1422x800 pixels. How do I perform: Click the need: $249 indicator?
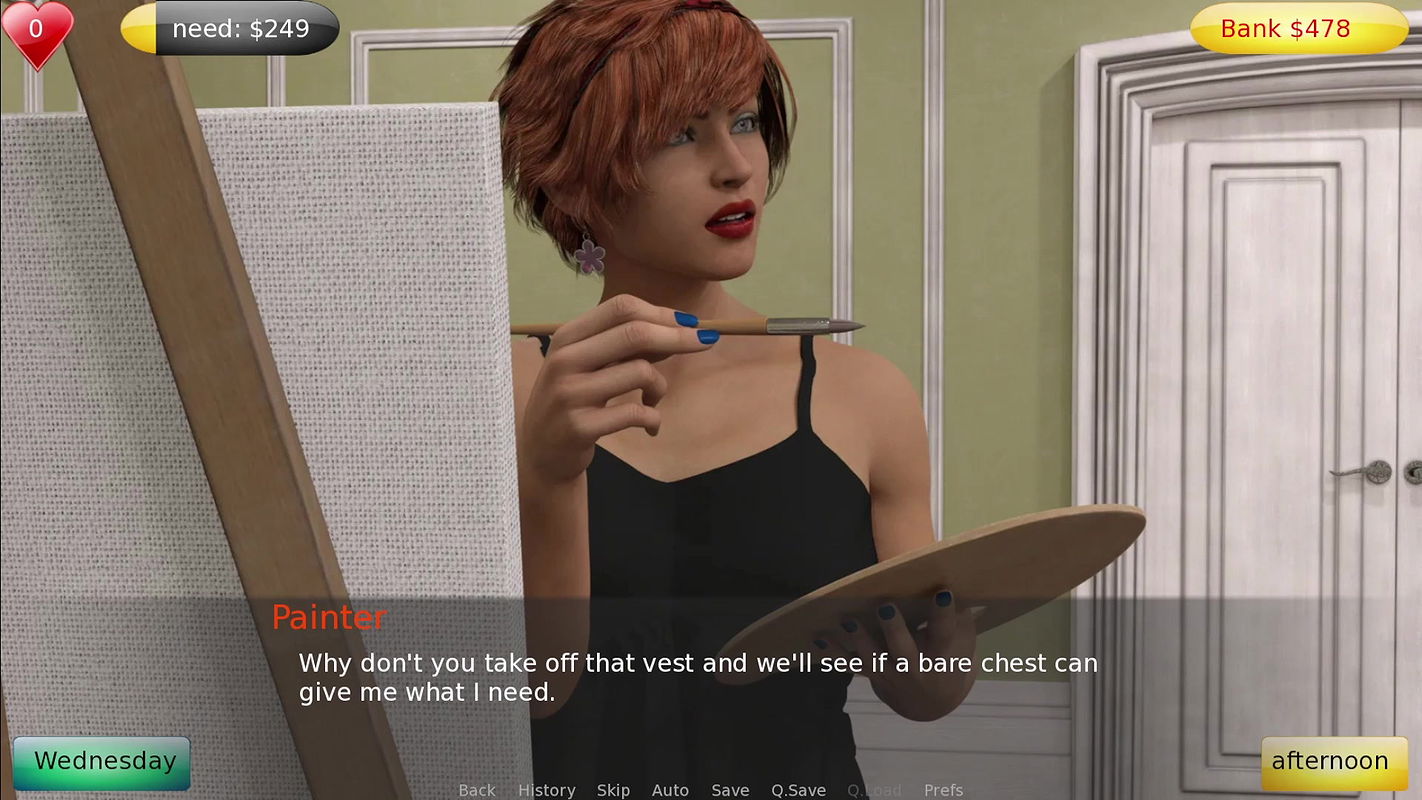tap(230, 29)
